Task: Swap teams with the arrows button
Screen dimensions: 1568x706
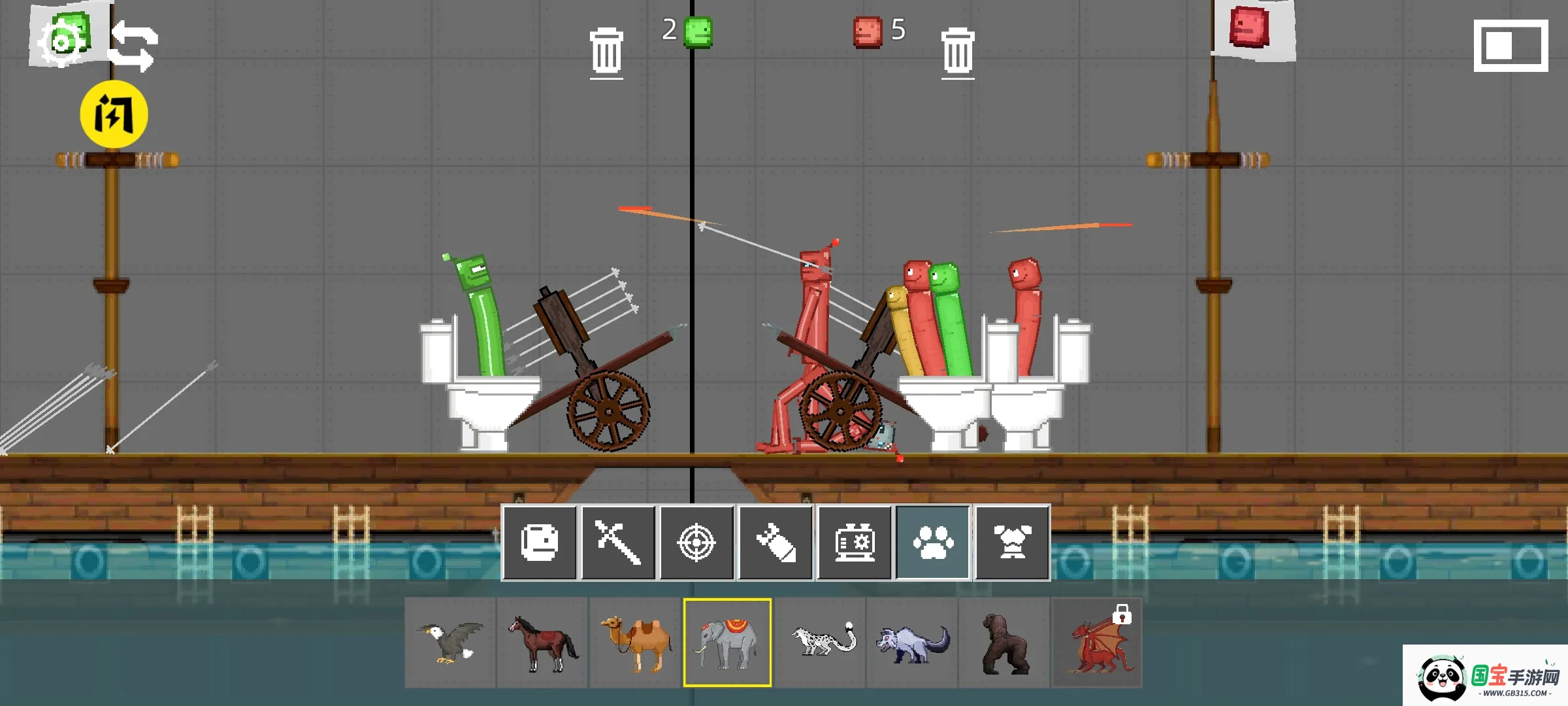Action: tap(133, 46)
